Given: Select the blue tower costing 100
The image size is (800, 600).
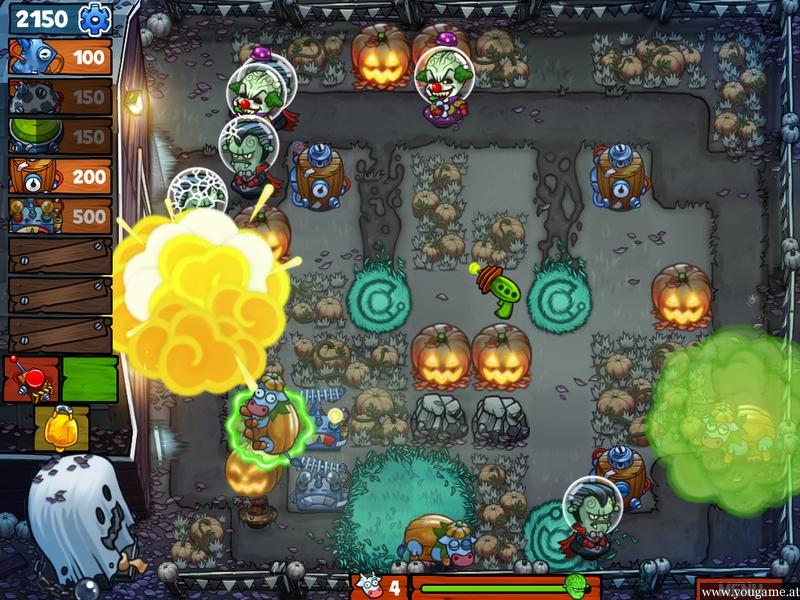Looking at the screenshot, I should [x=60, y=57].
